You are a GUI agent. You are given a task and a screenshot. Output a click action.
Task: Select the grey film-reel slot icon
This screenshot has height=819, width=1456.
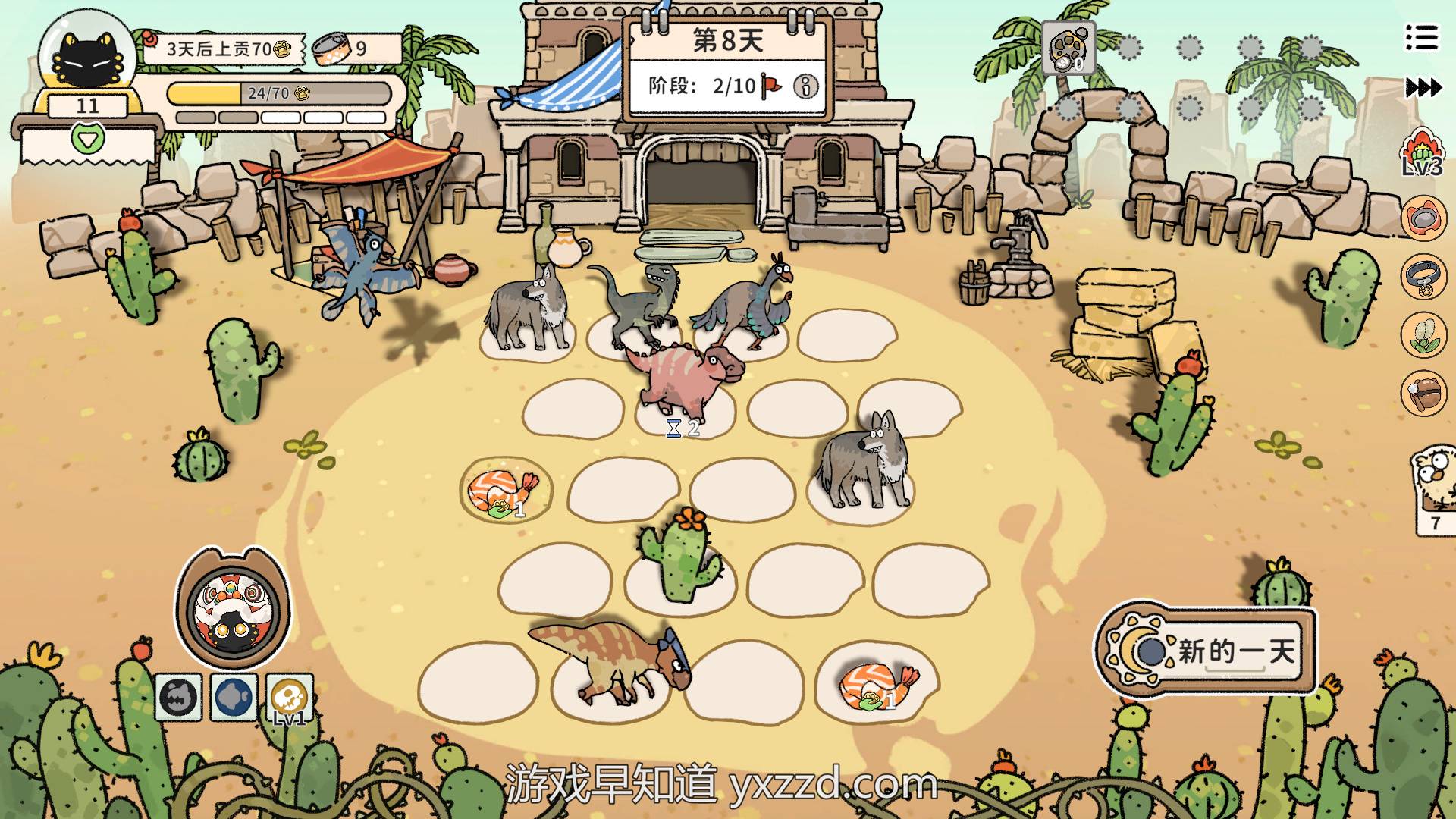pyautogui.click(x=1068, y=48)
